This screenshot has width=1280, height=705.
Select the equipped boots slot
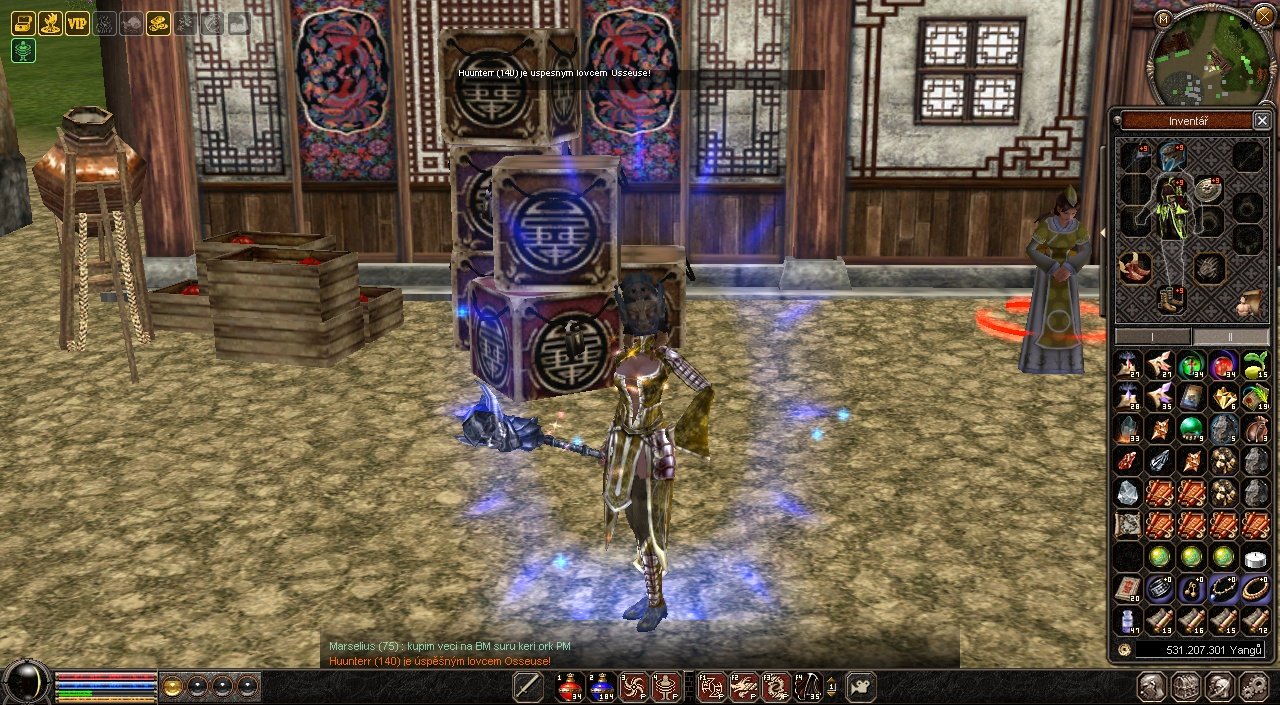point(1169,298)
